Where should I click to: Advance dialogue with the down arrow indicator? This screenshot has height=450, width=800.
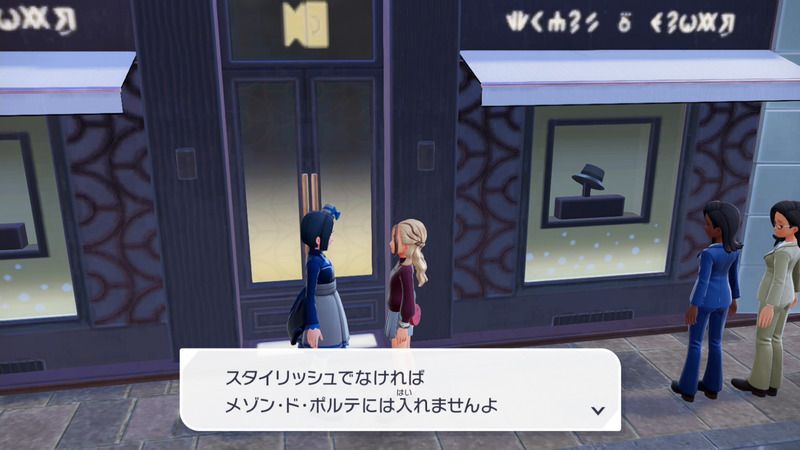click(x=598, y=410)
